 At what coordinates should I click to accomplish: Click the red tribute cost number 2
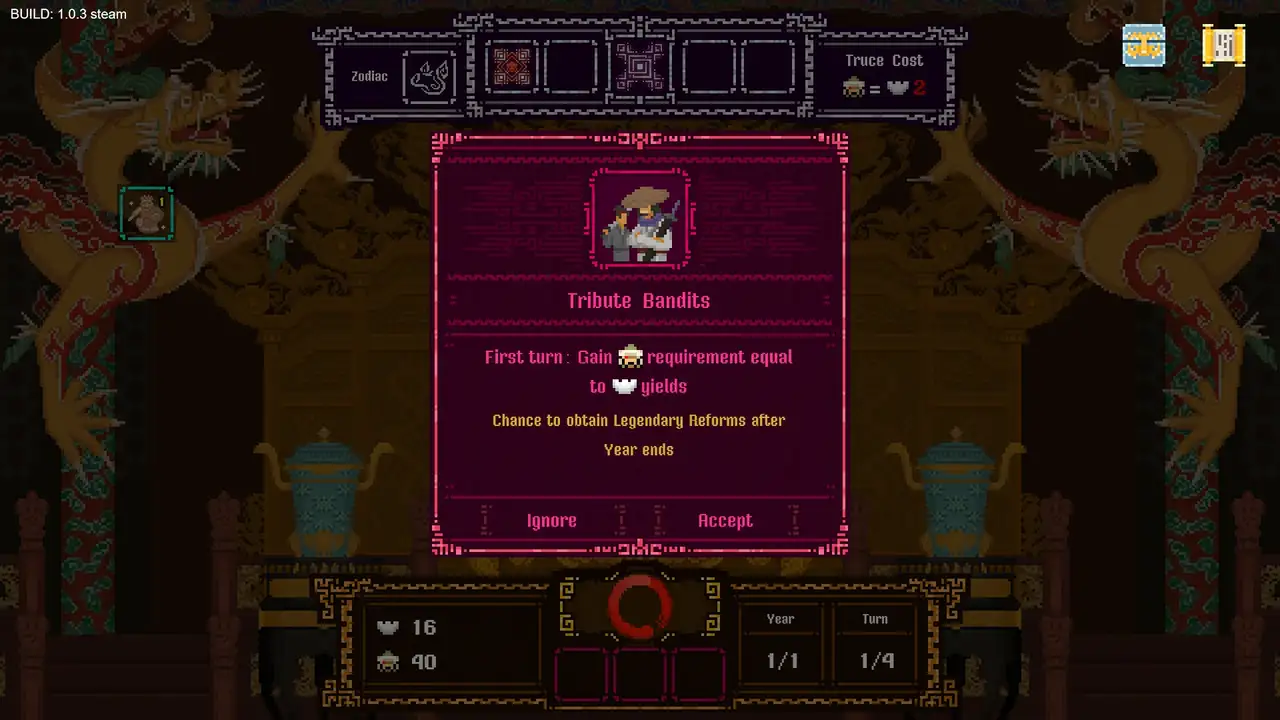point(919,88)
